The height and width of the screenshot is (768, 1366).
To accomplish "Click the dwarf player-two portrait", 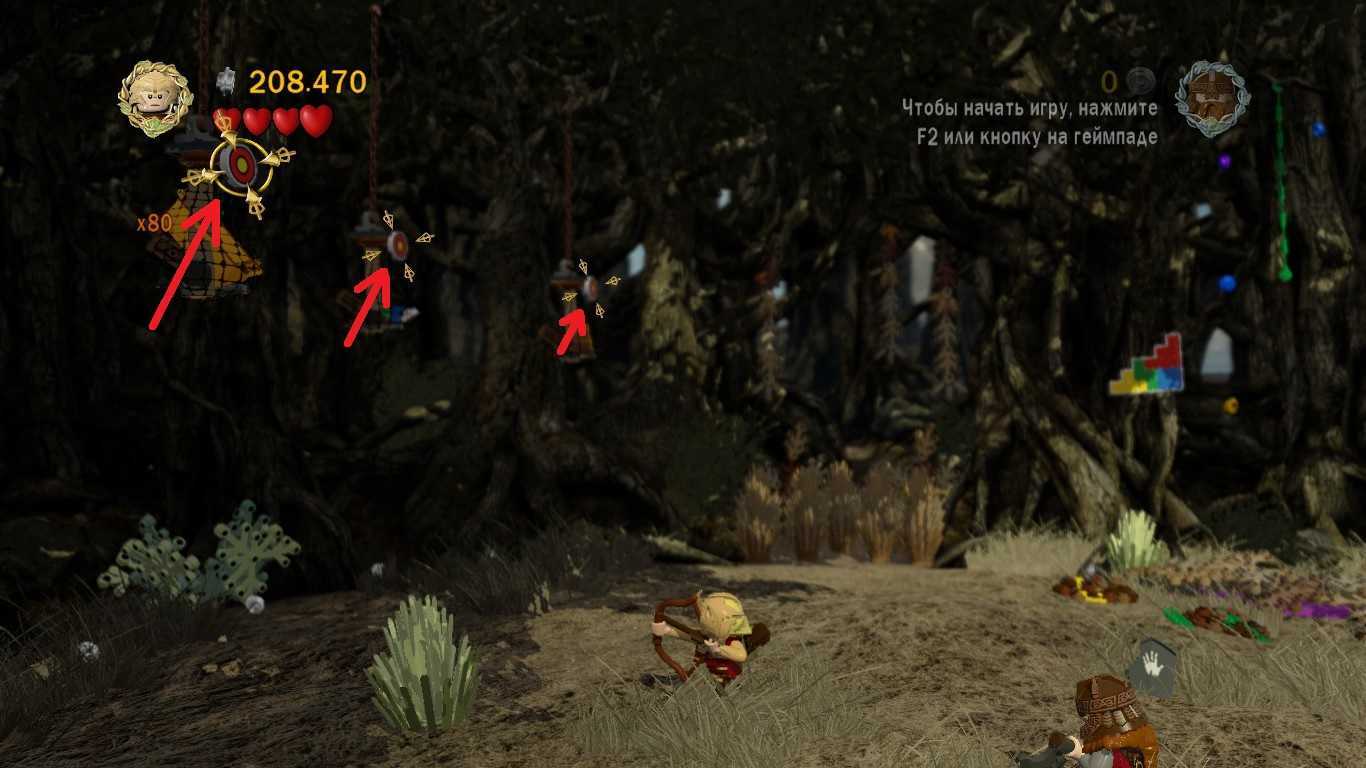I will tap(1212, 100).
